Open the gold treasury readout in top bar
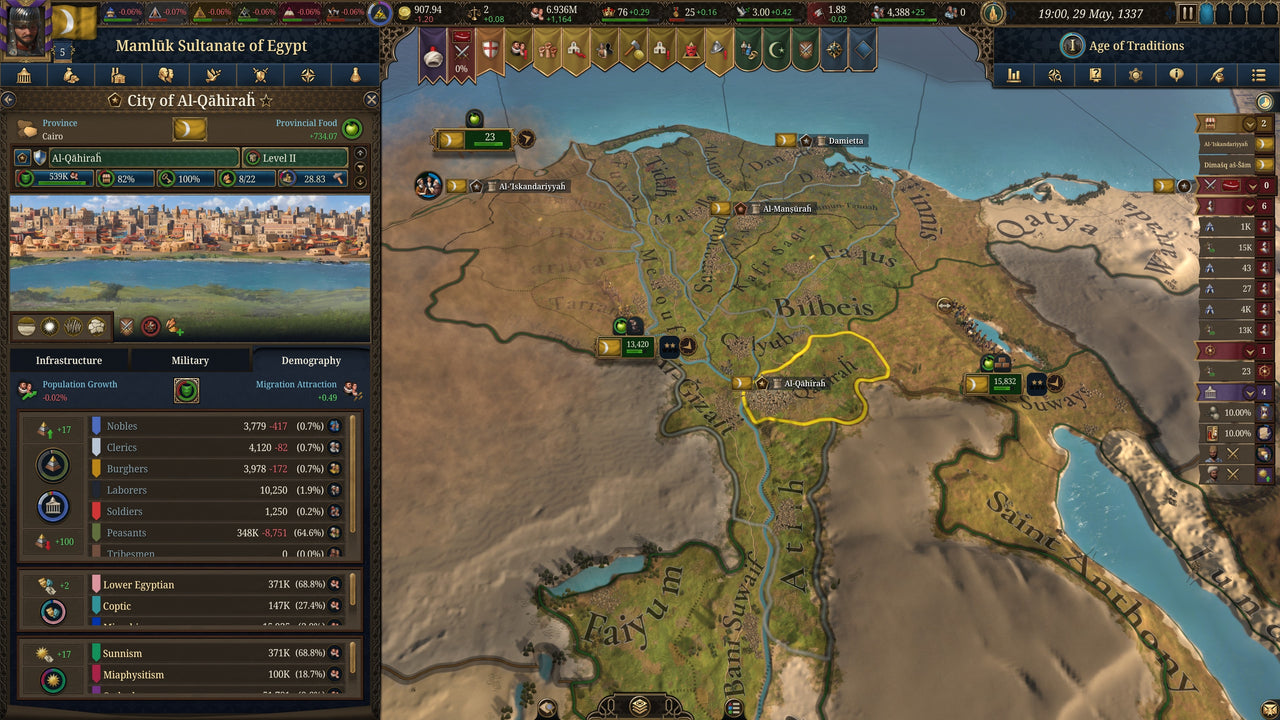1280x720 pixels. coord(421,13)
